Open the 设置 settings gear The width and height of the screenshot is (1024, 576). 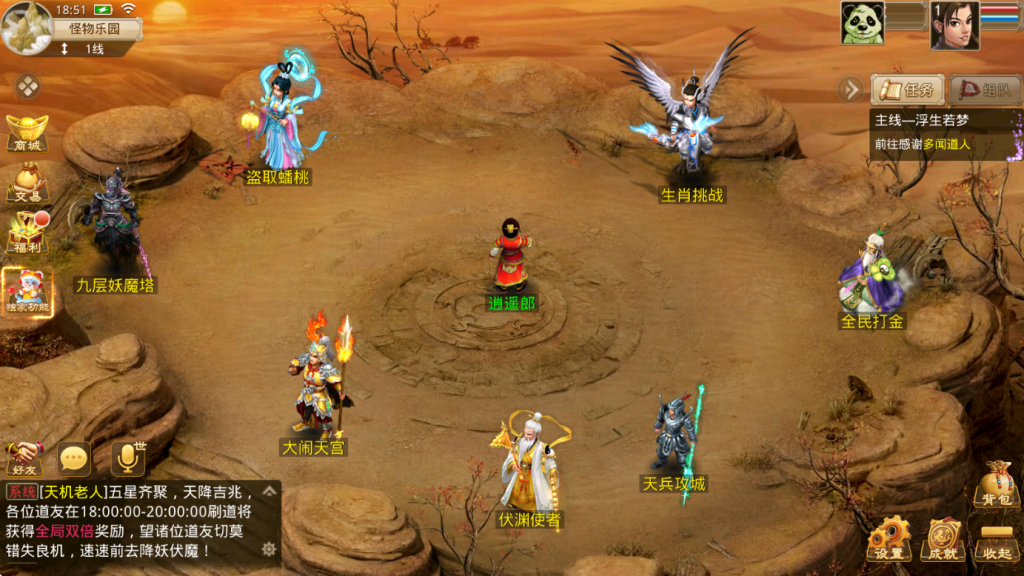888,540
